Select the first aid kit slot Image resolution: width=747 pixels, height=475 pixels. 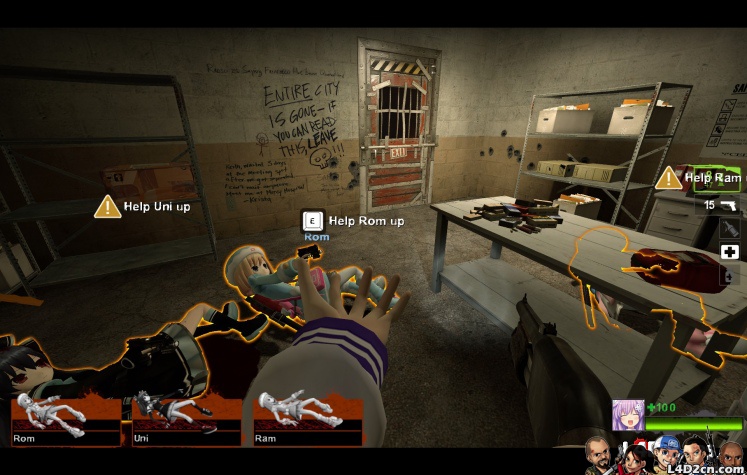(730, 252)
